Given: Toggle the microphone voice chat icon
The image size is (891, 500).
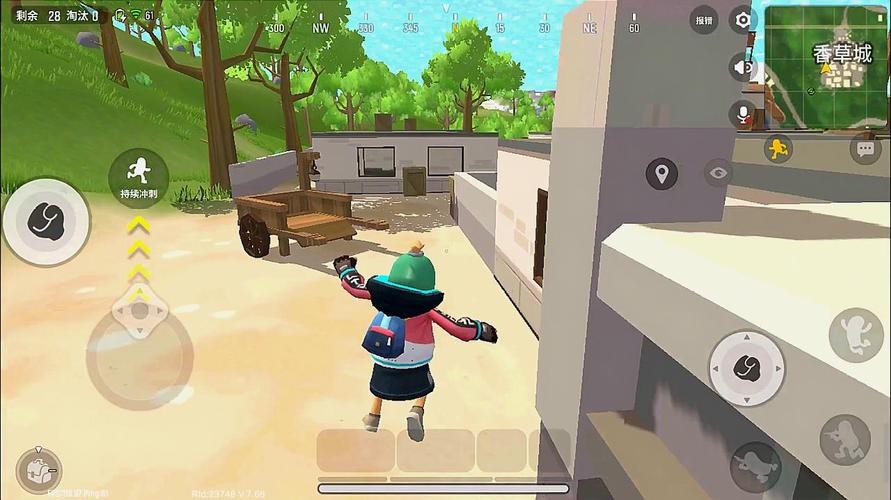Looking at the screenshot, I should pyautogui.click(x=743, y=114).
